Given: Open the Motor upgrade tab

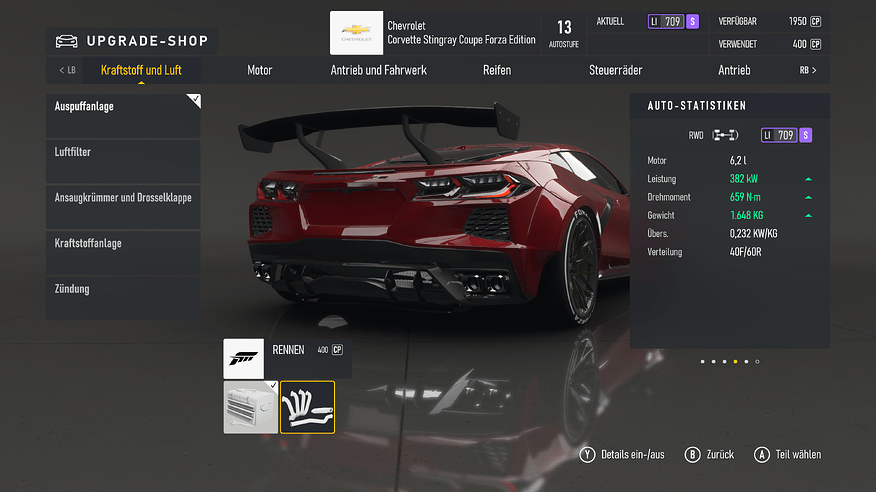Looking at the screenshot, I should click(x=260, y=70).
